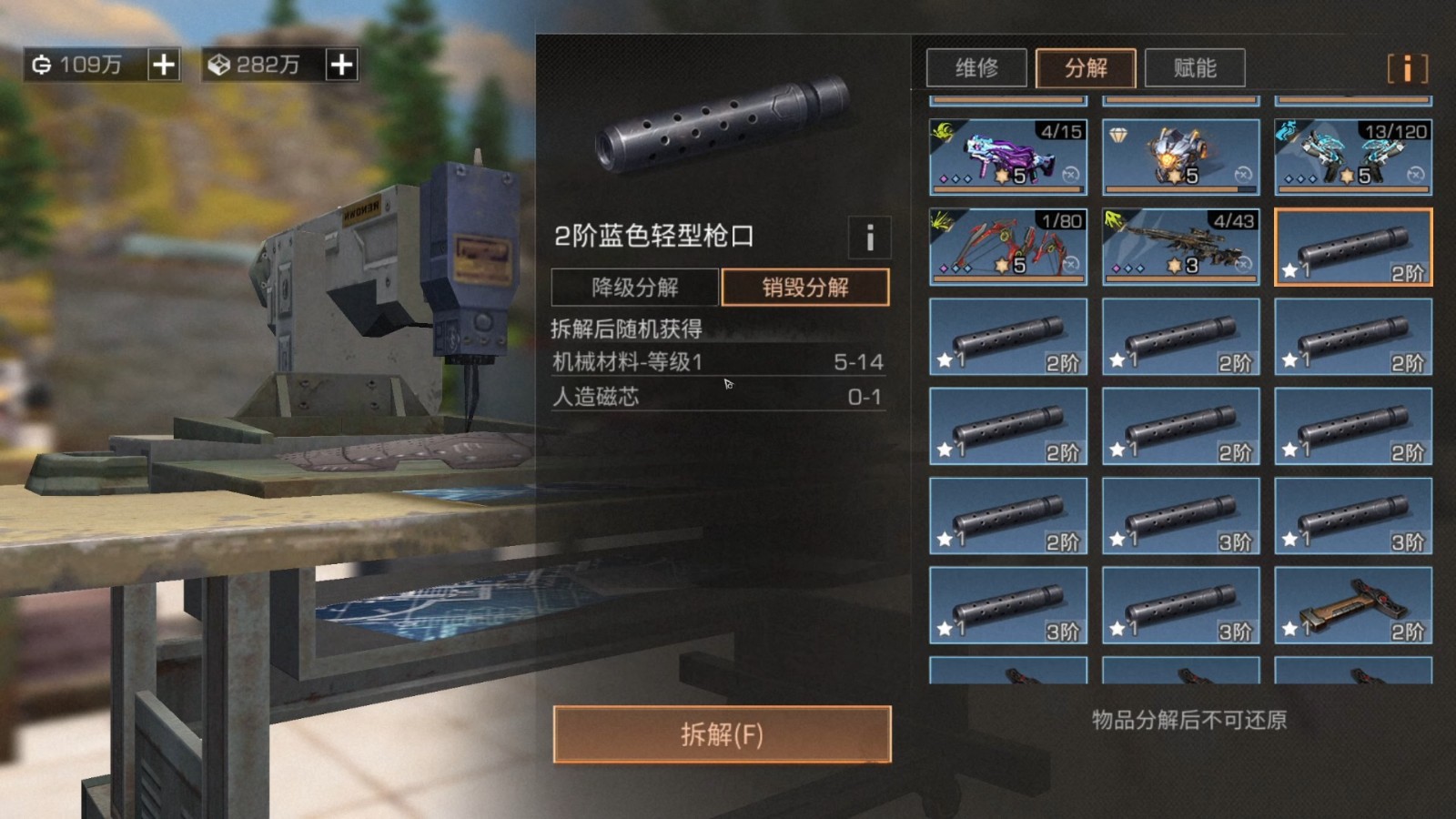The width and height of the screenshot is (1456, 819).
Task: Show the orange bracketed info panel
Action: click(x=1407, y=68)
